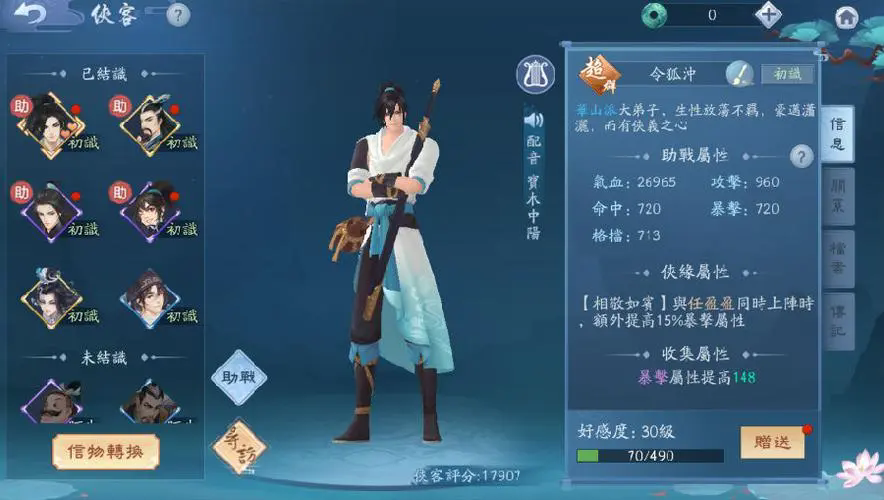The image size is (884, 500).
Task: Play the 配音 voice speaker icon
Action: (533, 119)
